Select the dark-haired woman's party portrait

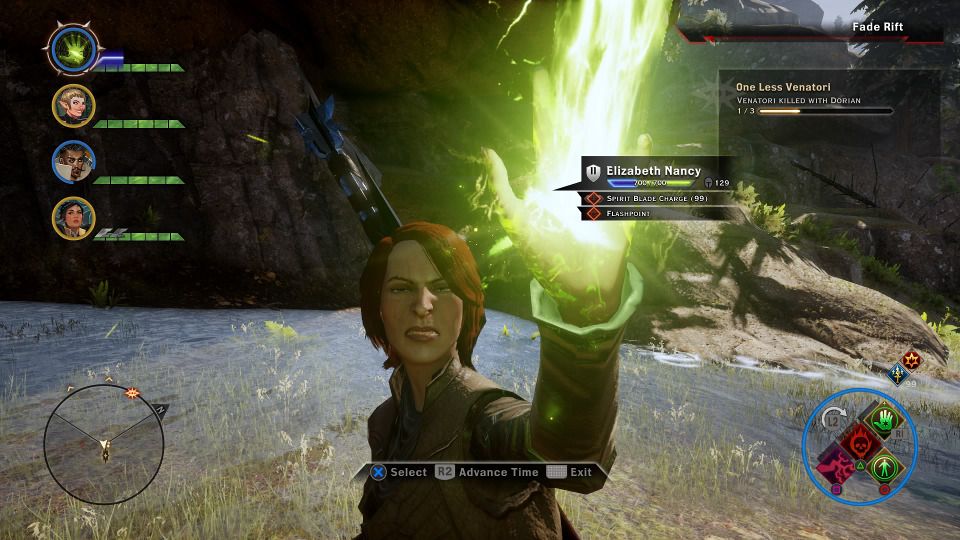(74, 218)
